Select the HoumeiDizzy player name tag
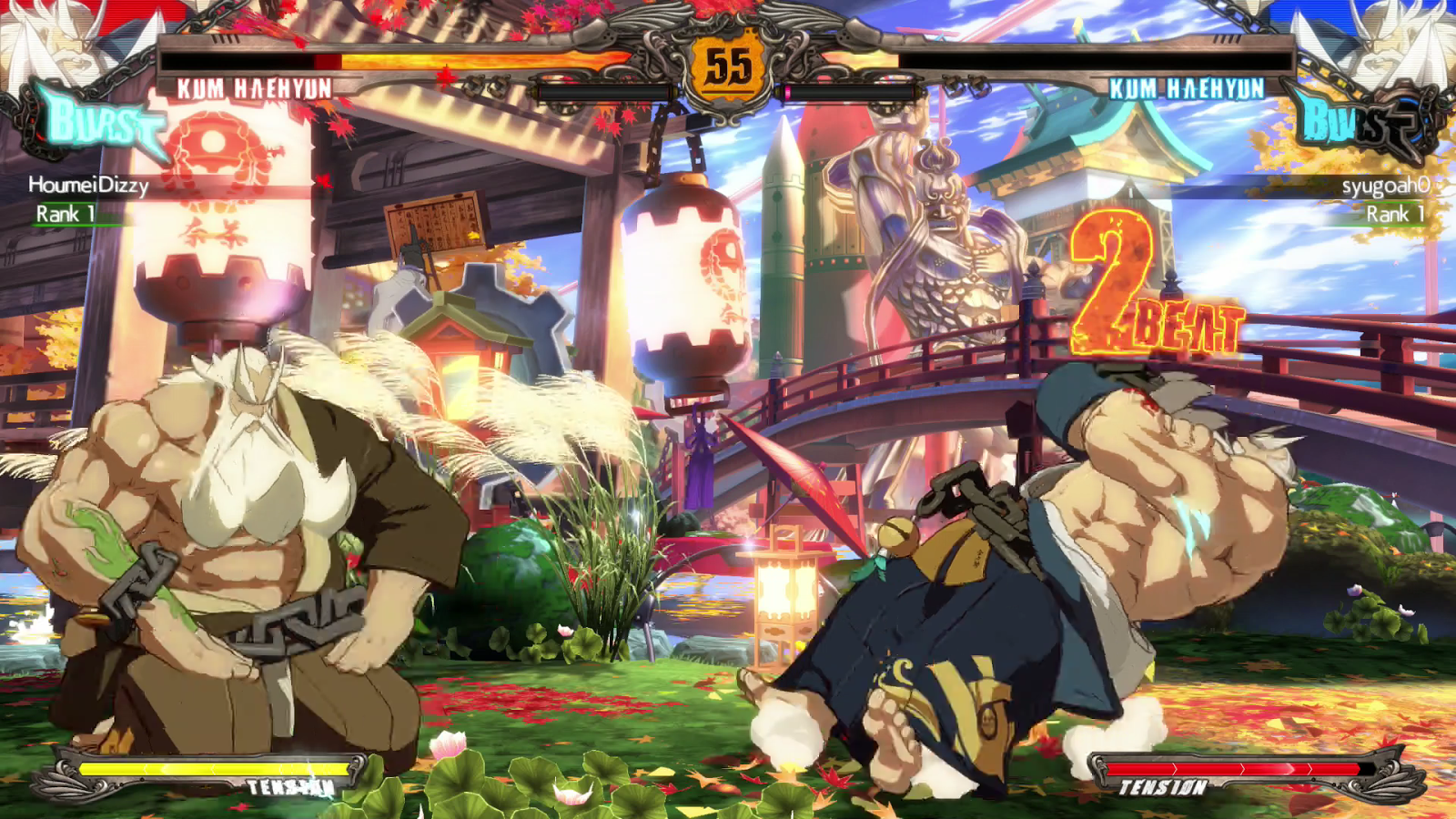The image size is (1456, 819). point(88,185)
